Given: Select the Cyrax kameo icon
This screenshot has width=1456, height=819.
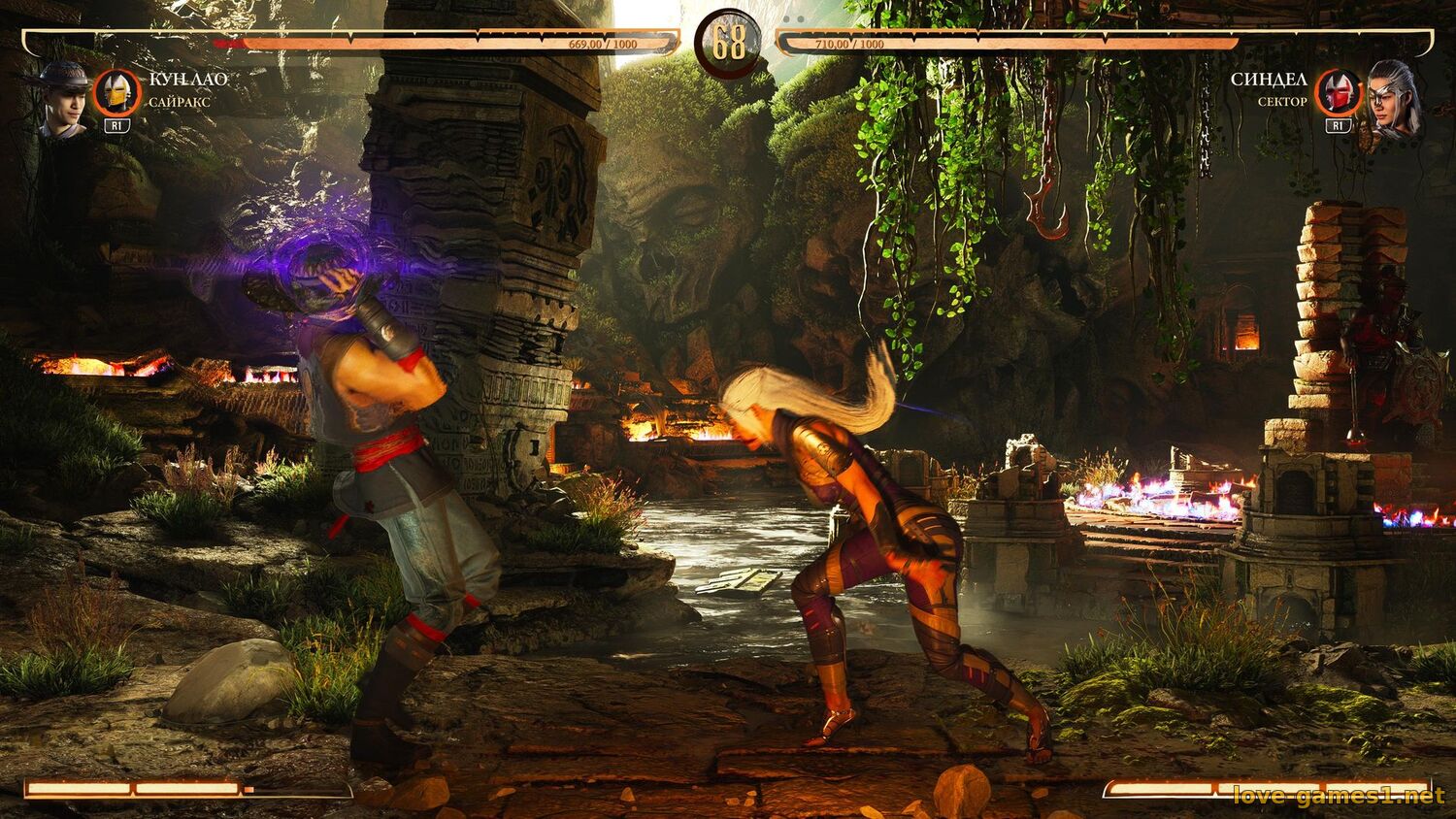Looking at the screenshot, I should [x=116, y=92].
